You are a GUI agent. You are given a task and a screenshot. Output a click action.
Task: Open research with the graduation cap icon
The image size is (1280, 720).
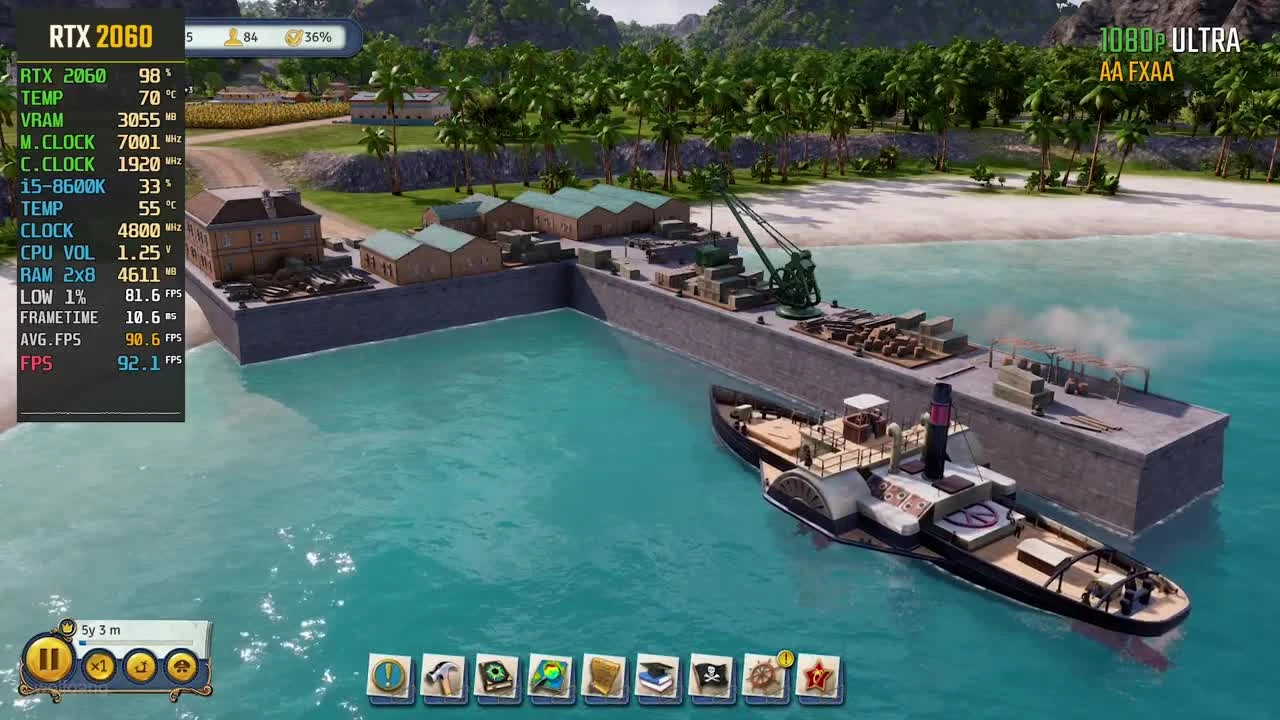[656, 674]
